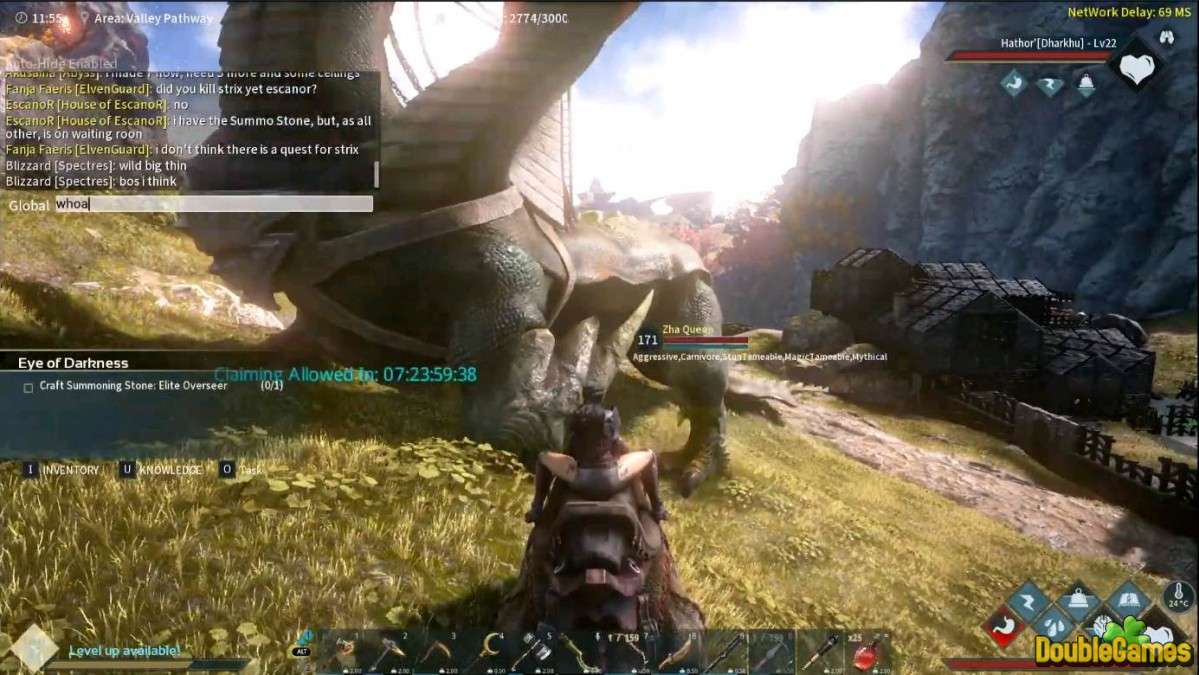Toggle the Craft Summoning Stone quest checkbox
Screen dimensions: 1199x675
28,387
